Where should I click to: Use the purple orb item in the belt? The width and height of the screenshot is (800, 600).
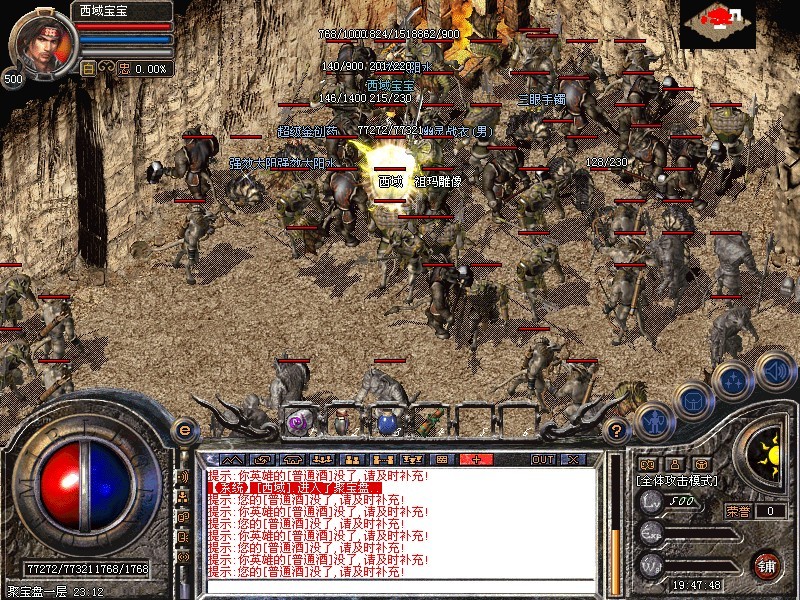click(297, 423)
